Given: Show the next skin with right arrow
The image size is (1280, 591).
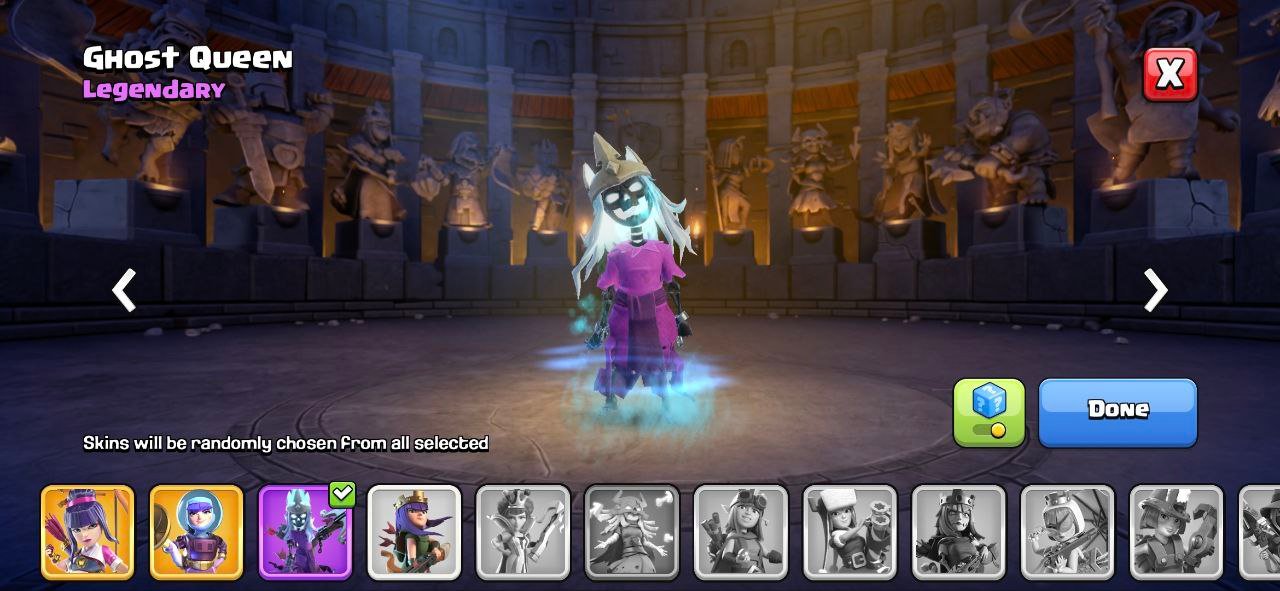Looking at the screenshot, I should click(1155, 291).
